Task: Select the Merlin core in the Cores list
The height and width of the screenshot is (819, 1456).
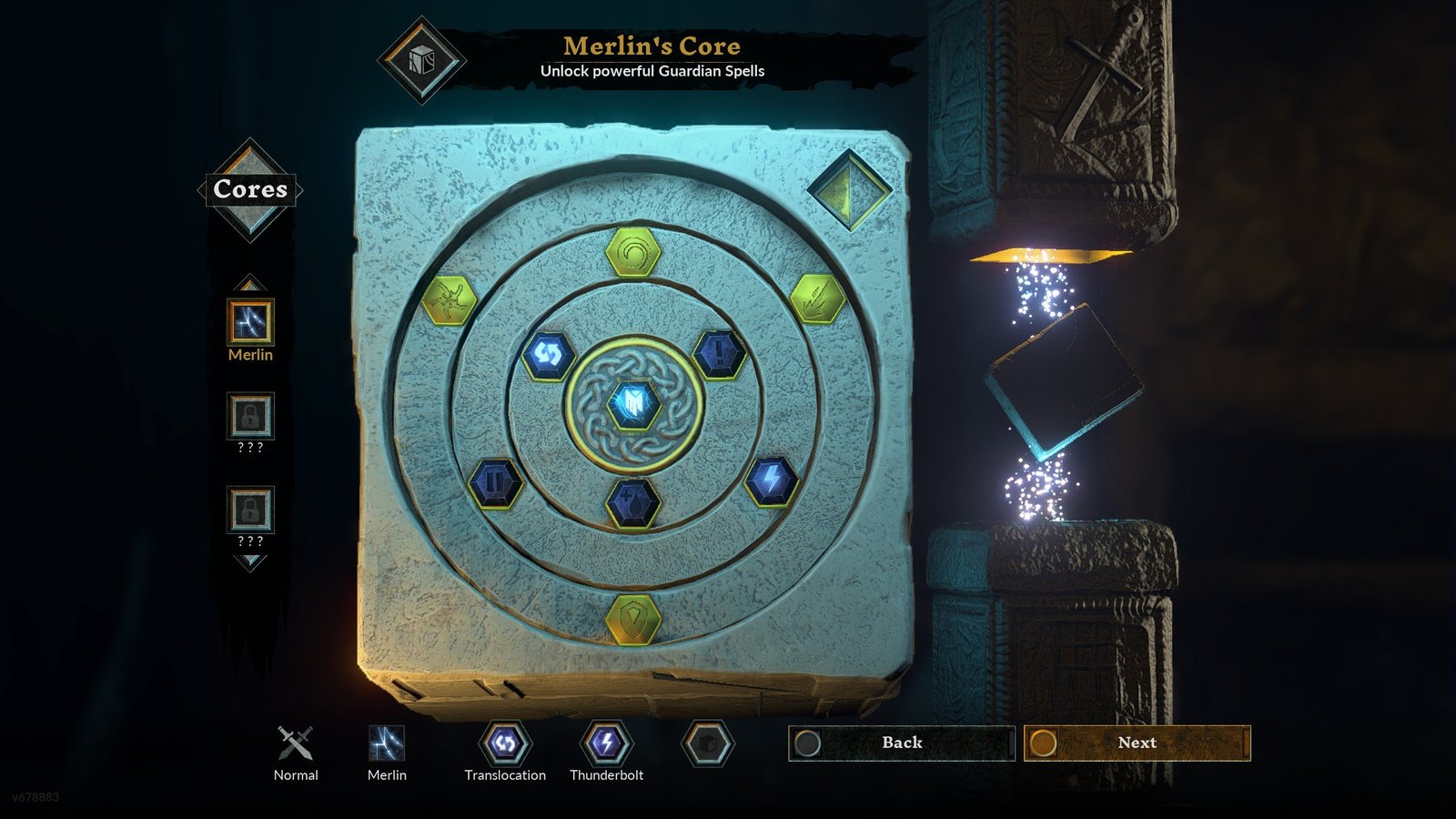Action: tap(250, 322)
